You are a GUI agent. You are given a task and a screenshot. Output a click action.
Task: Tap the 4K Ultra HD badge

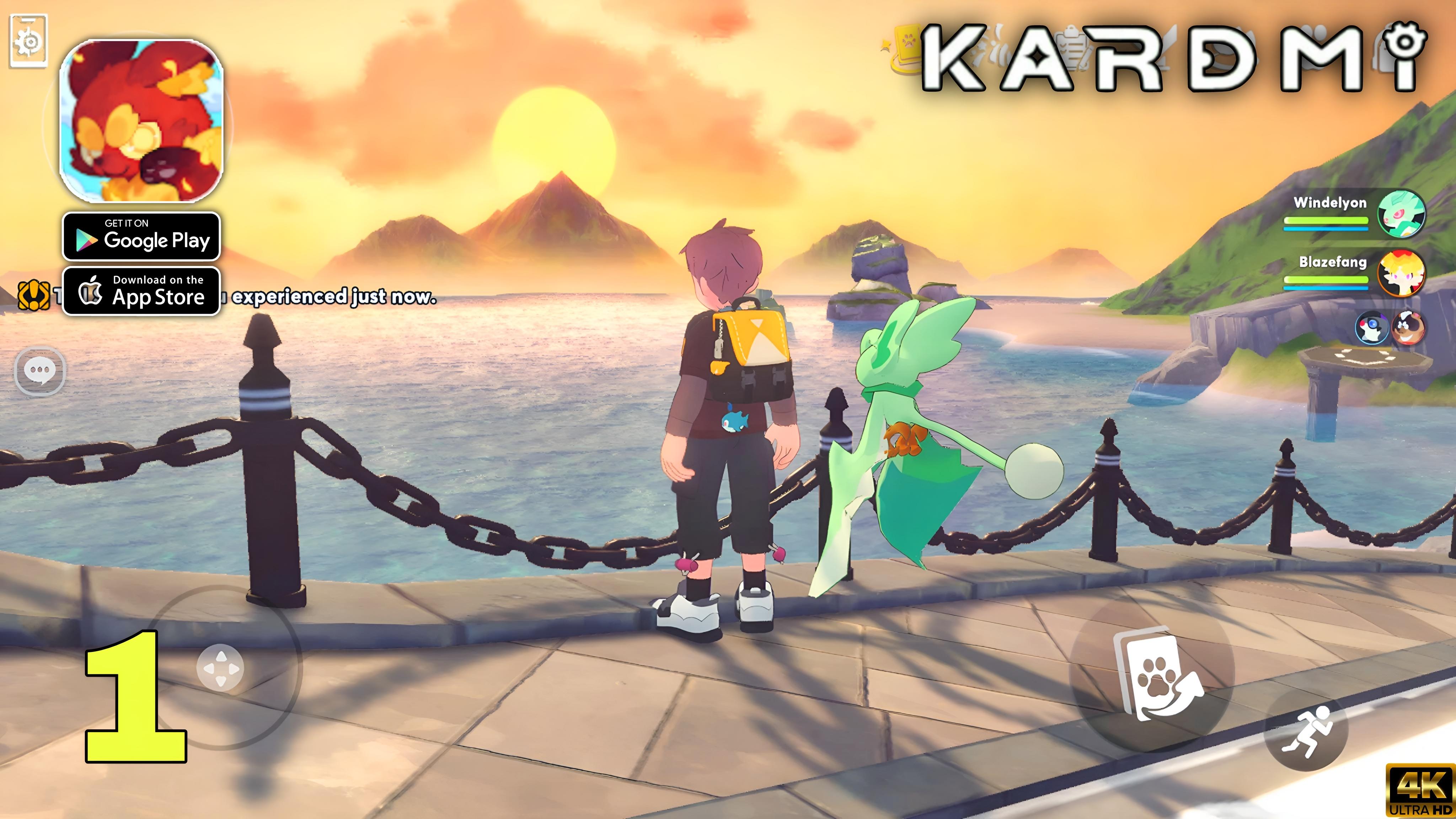coord(1423,789)
